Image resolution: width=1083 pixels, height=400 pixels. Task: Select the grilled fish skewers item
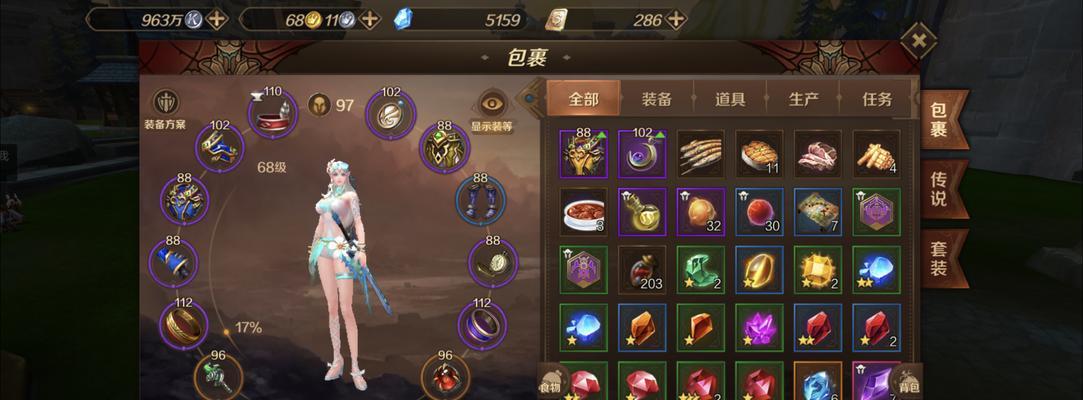pos(700,153)
